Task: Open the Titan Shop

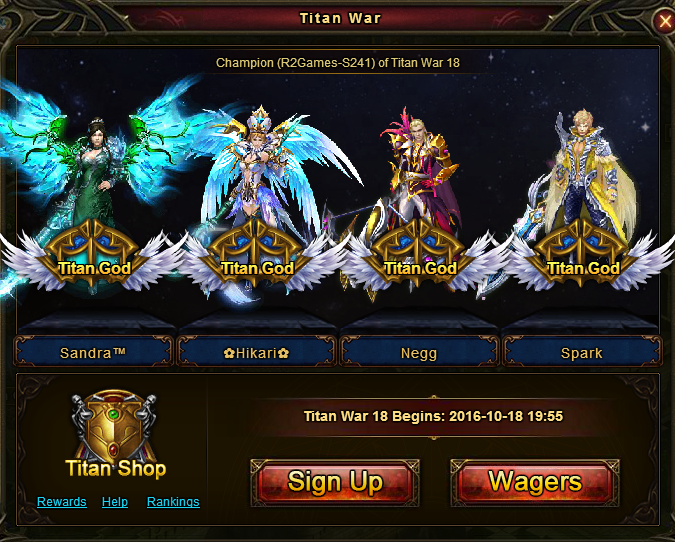Action: (x=115, y=436)
